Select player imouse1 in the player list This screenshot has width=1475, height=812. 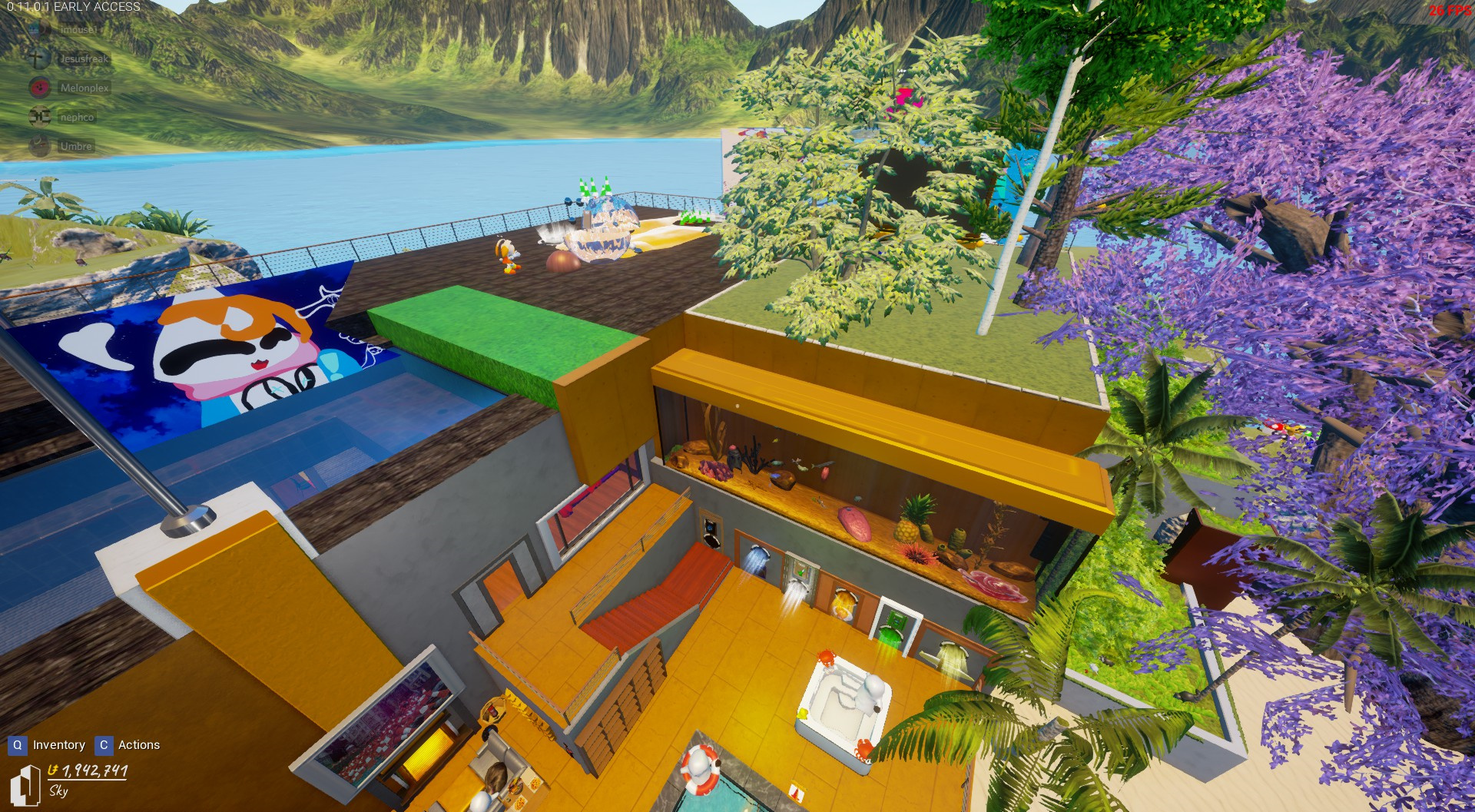[78, 30]
